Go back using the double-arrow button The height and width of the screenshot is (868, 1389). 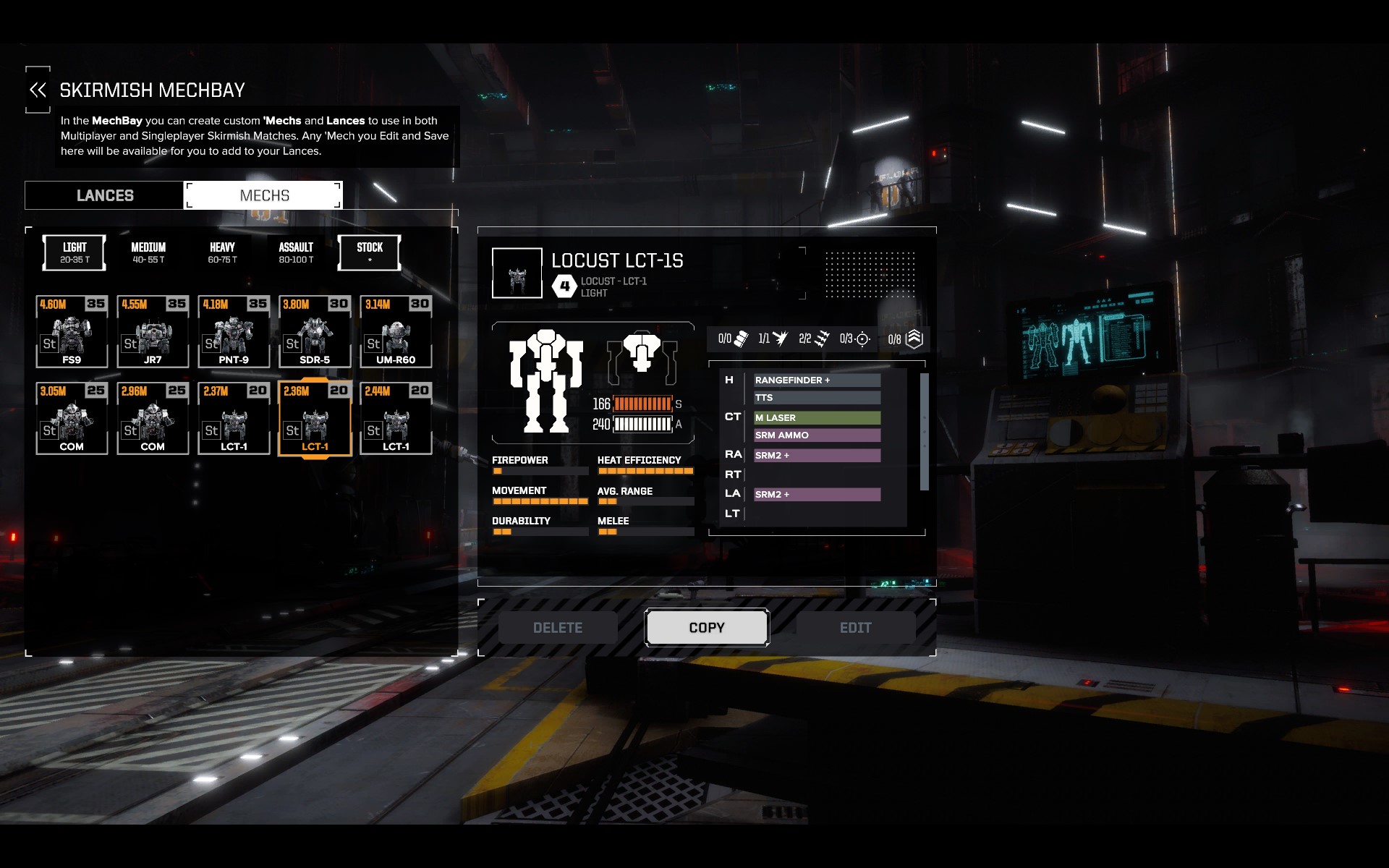[x=38, y=90]
